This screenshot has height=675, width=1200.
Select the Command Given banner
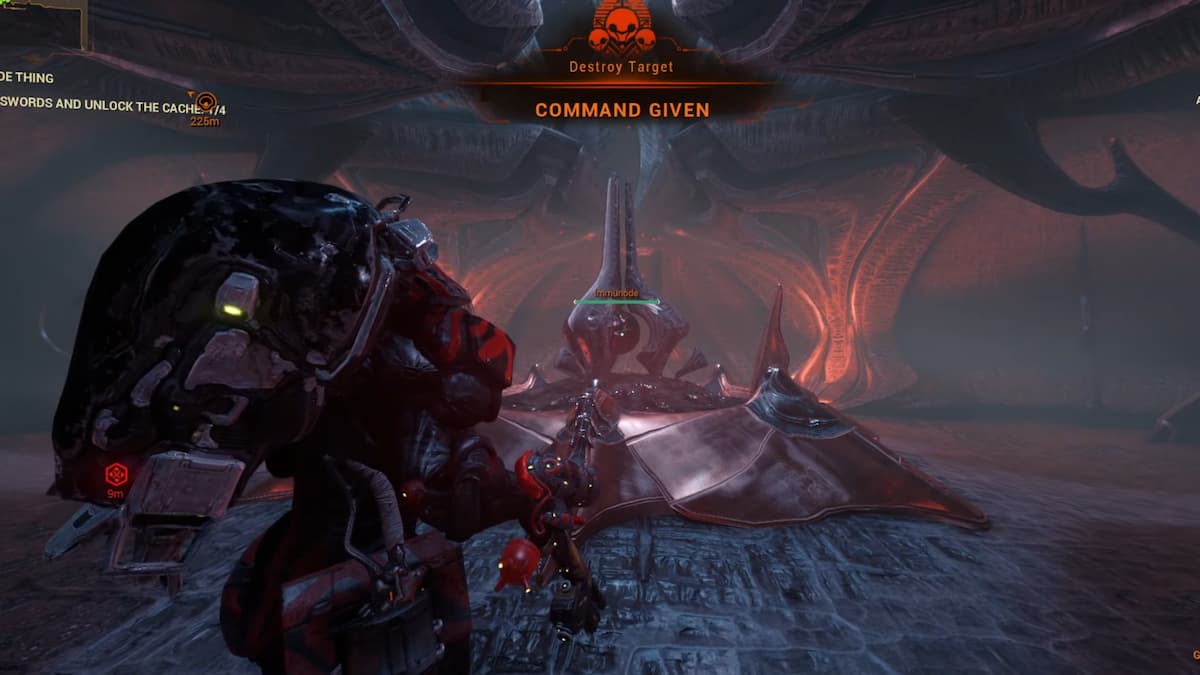click(622, 109)
